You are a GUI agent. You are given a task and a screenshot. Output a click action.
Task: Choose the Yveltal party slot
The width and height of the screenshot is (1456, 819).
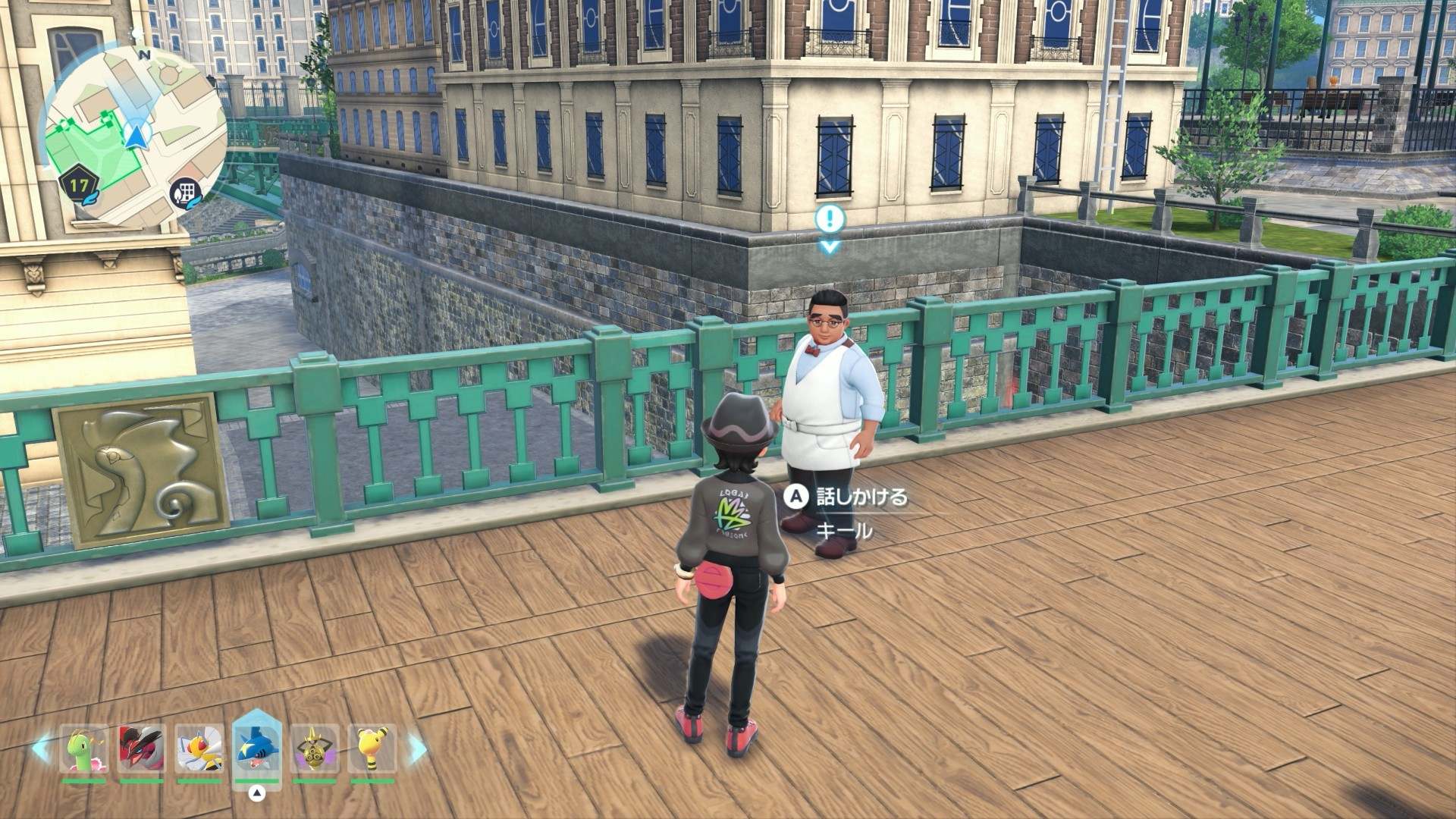click(142, 750)
